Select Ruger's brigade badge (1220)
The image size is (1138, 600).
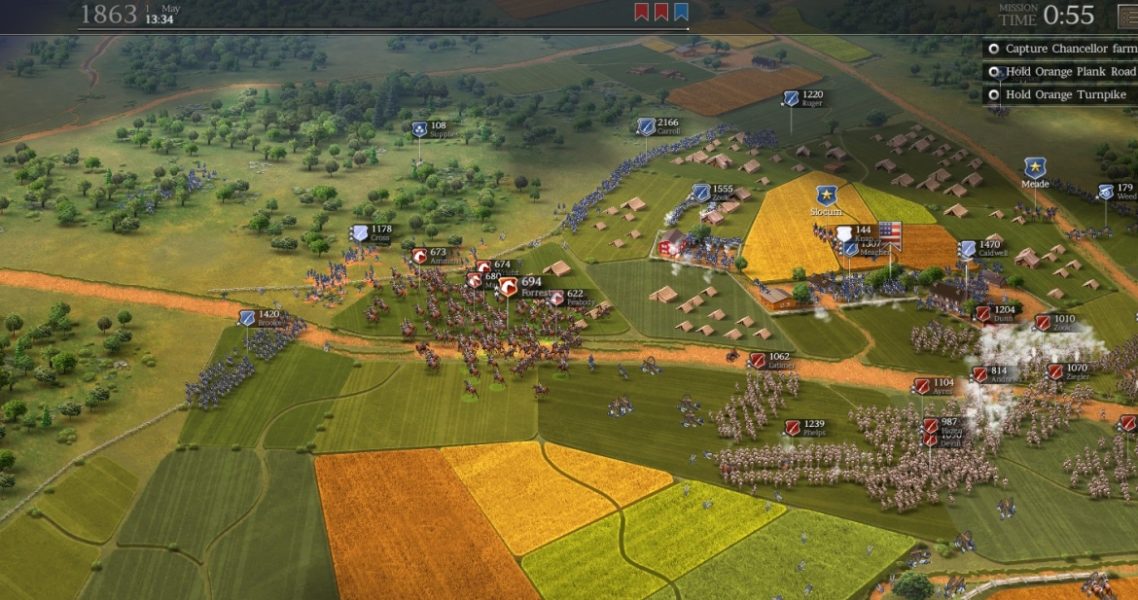pos(791,98)
